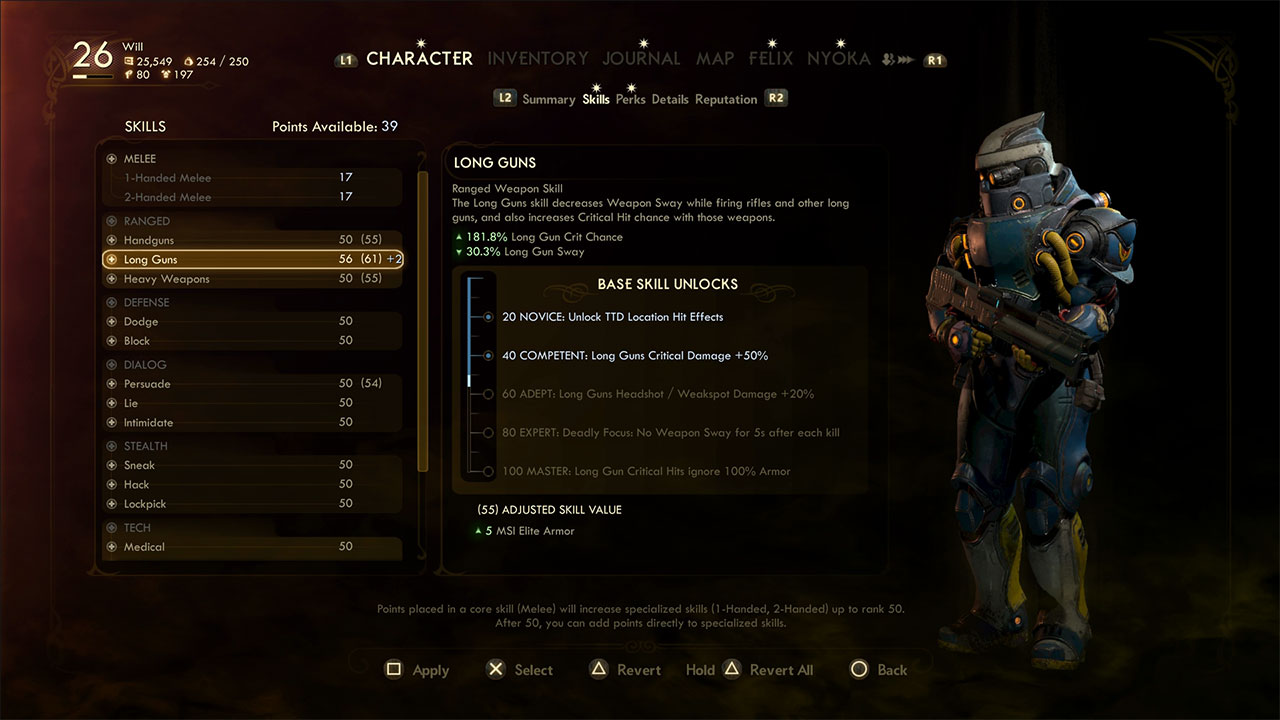The image size is (1280, 720).
Task: Open the Details sub-tab
Action: click(670, 100)
